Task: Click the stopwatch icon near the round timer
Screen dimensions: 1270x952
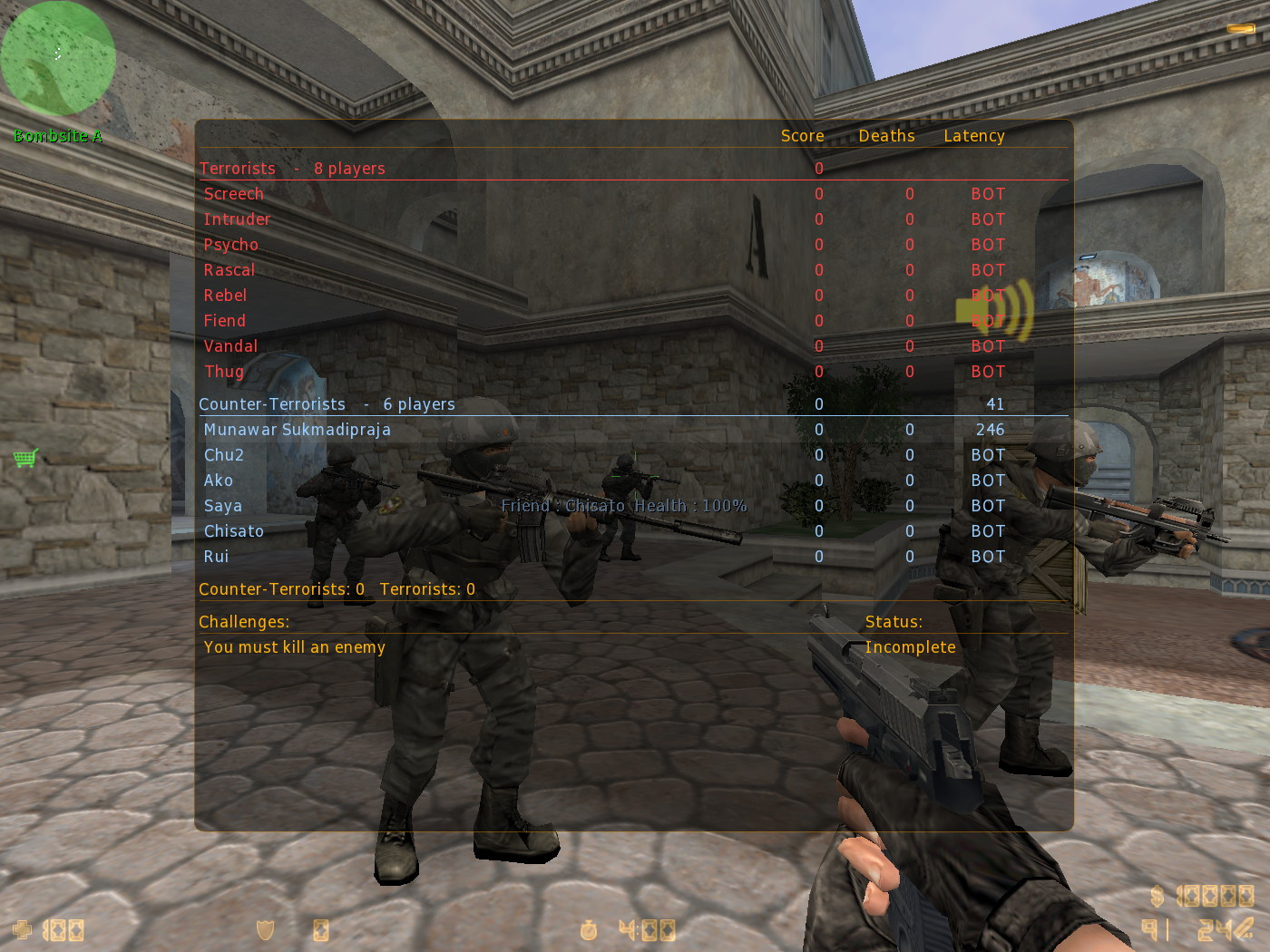Action: click(588, 930)
